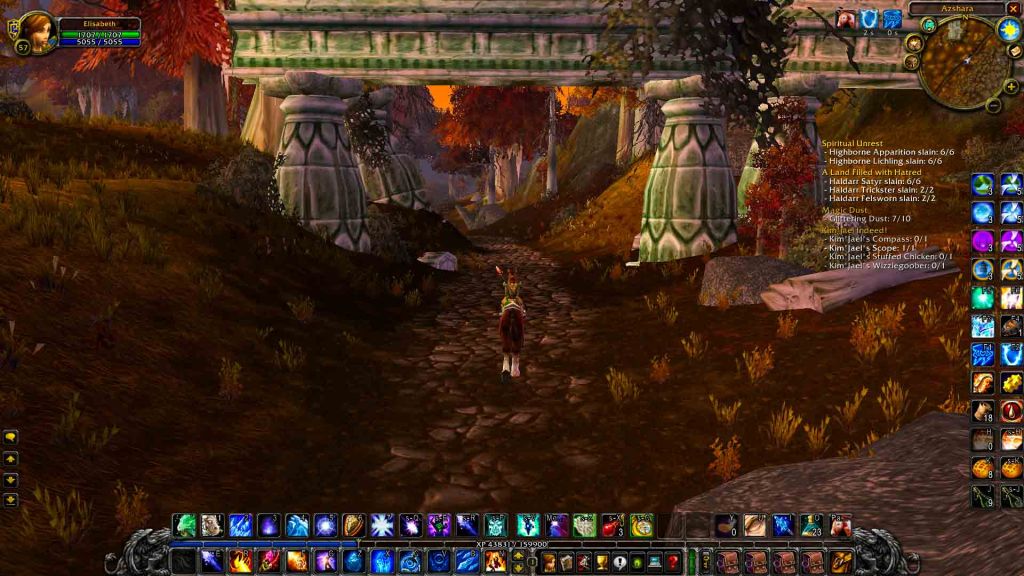The image size is (1024, 576).
Task: Open the character info micro button
Action: point(551,562)
